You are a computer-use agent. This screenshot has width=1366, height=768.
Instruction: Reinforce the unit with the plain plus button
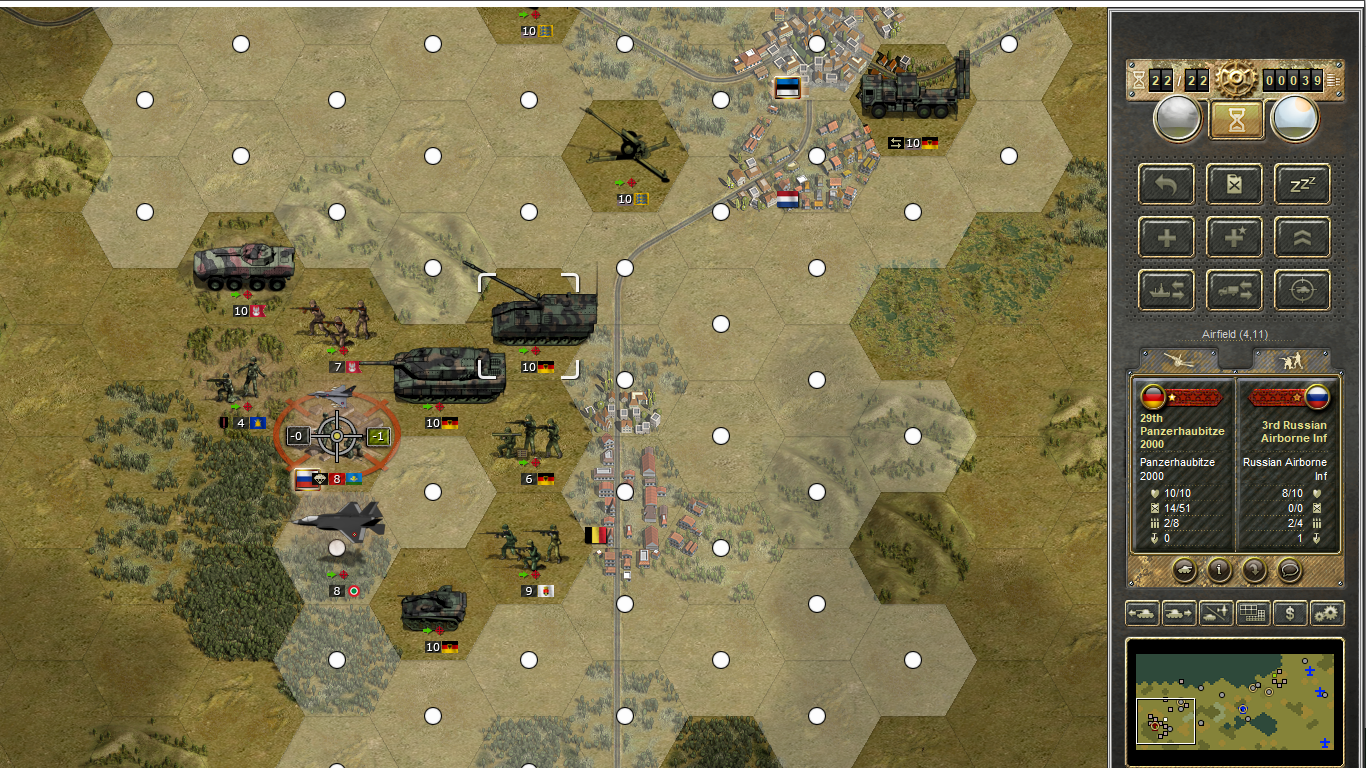[1166, 238]
